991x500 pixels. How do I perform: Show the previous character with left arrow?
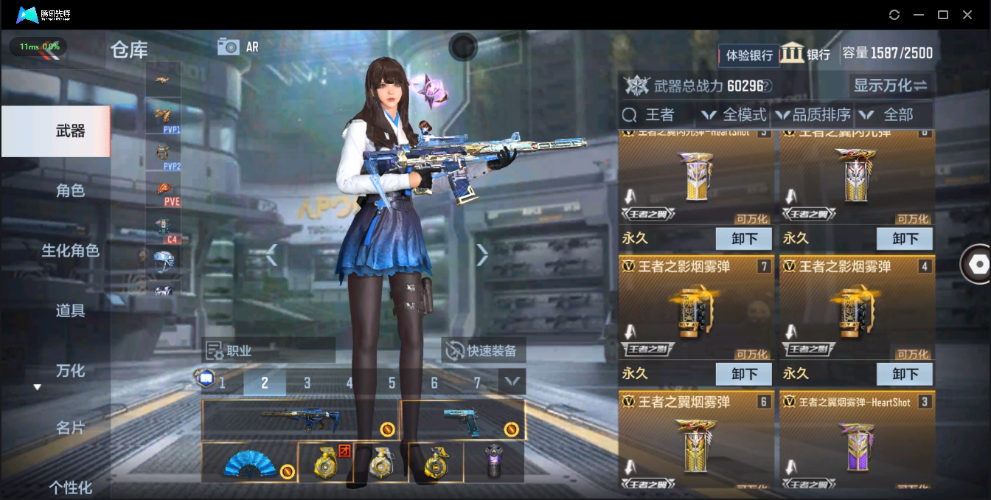(271, 255)
